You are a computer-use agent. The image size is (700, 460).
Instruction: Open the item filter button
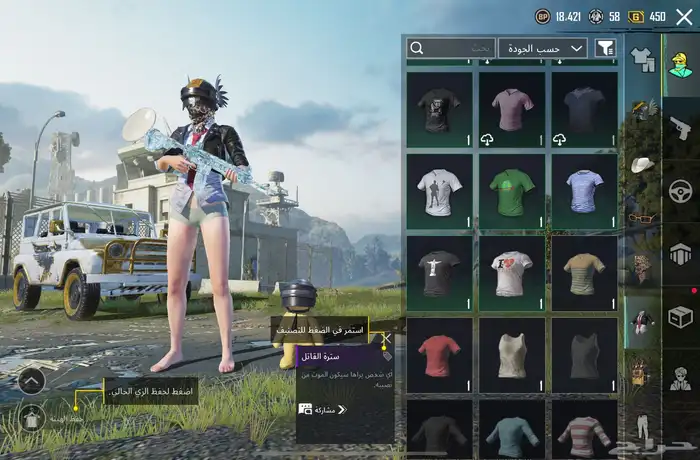point(605,48)
